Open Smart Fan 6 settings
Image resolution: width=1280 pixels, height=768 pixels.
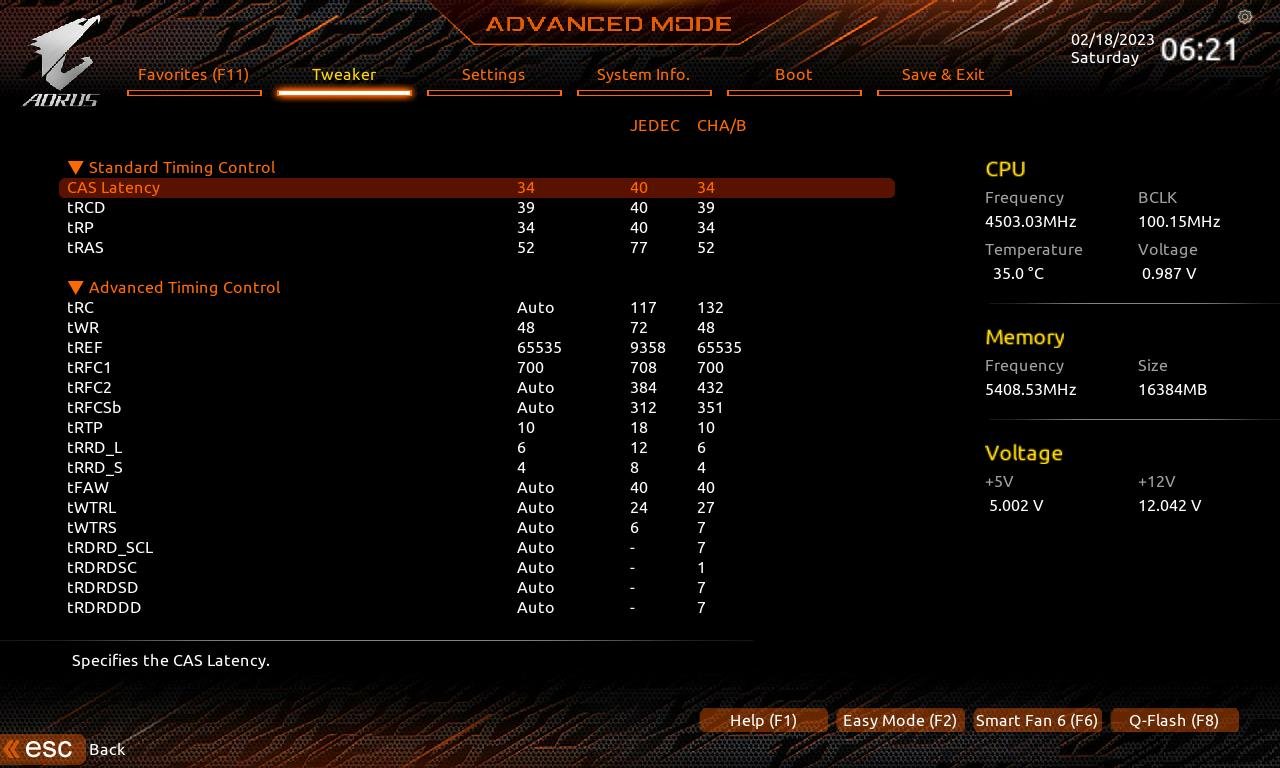pos(1036,720)
